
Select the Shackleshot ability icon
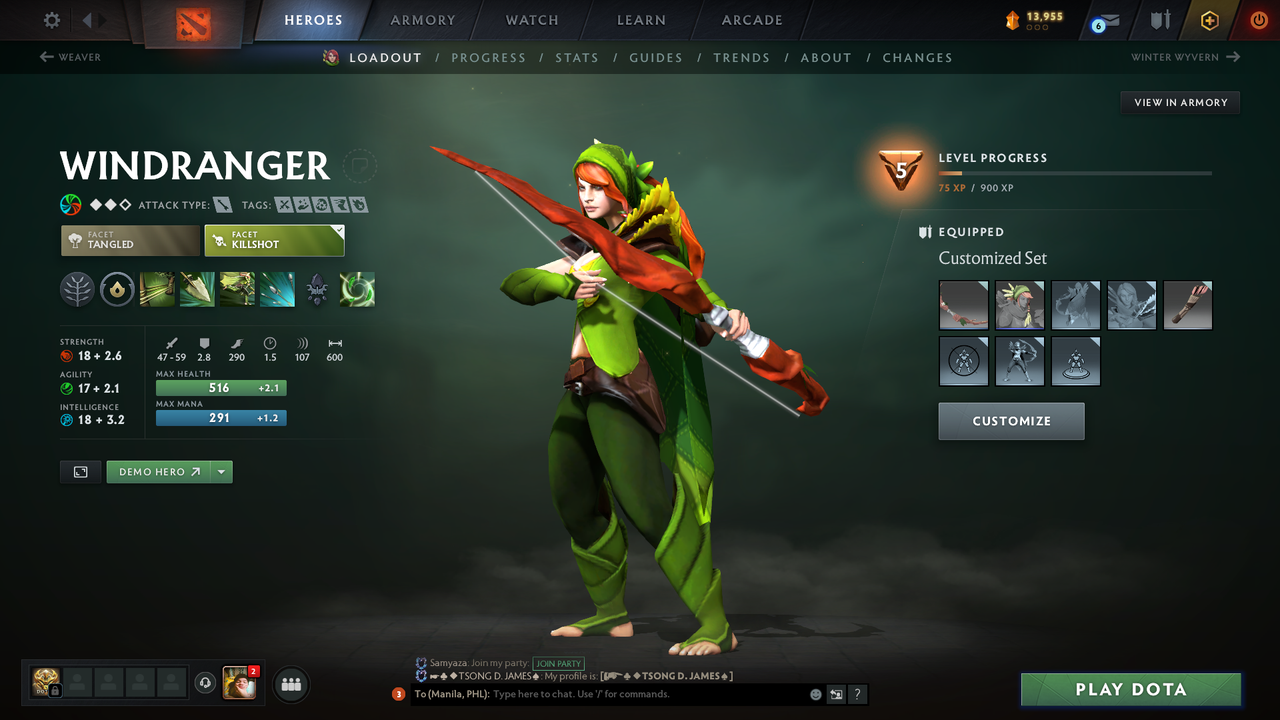pyautogui.click(x=157, y=289)
